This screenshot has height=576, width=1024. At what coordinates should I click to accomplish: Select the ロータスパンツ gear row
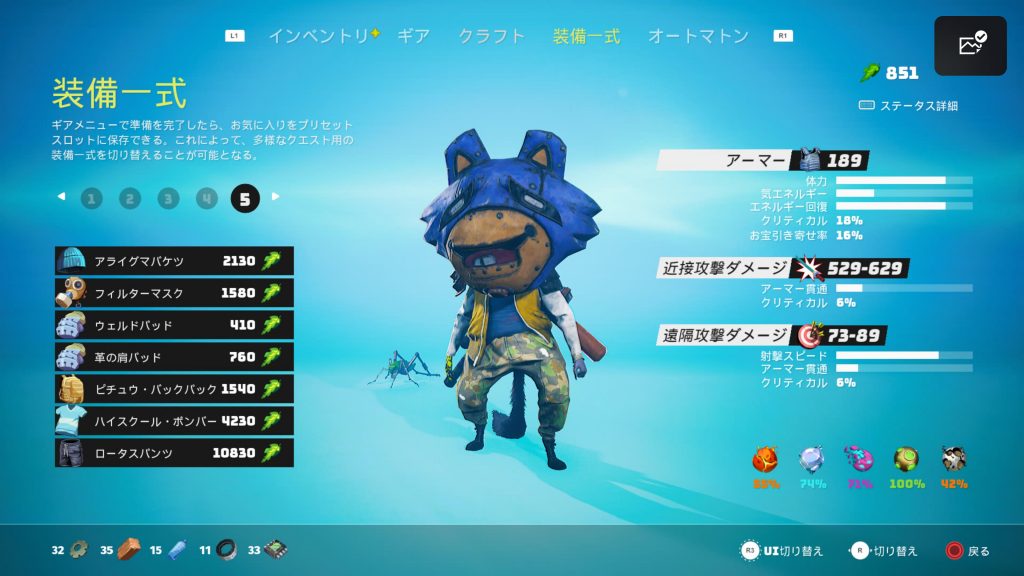point(174,453)
